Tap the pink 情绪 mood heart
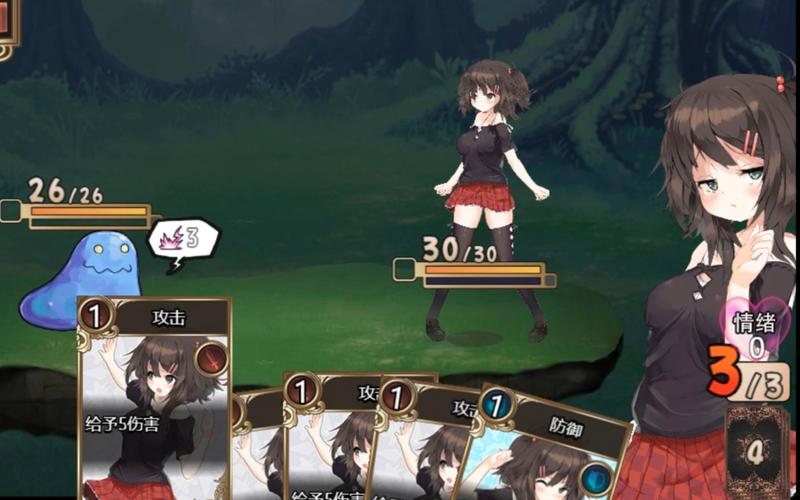Image resolution: width=800 pixels, height=500 pixels. [757, 331]
